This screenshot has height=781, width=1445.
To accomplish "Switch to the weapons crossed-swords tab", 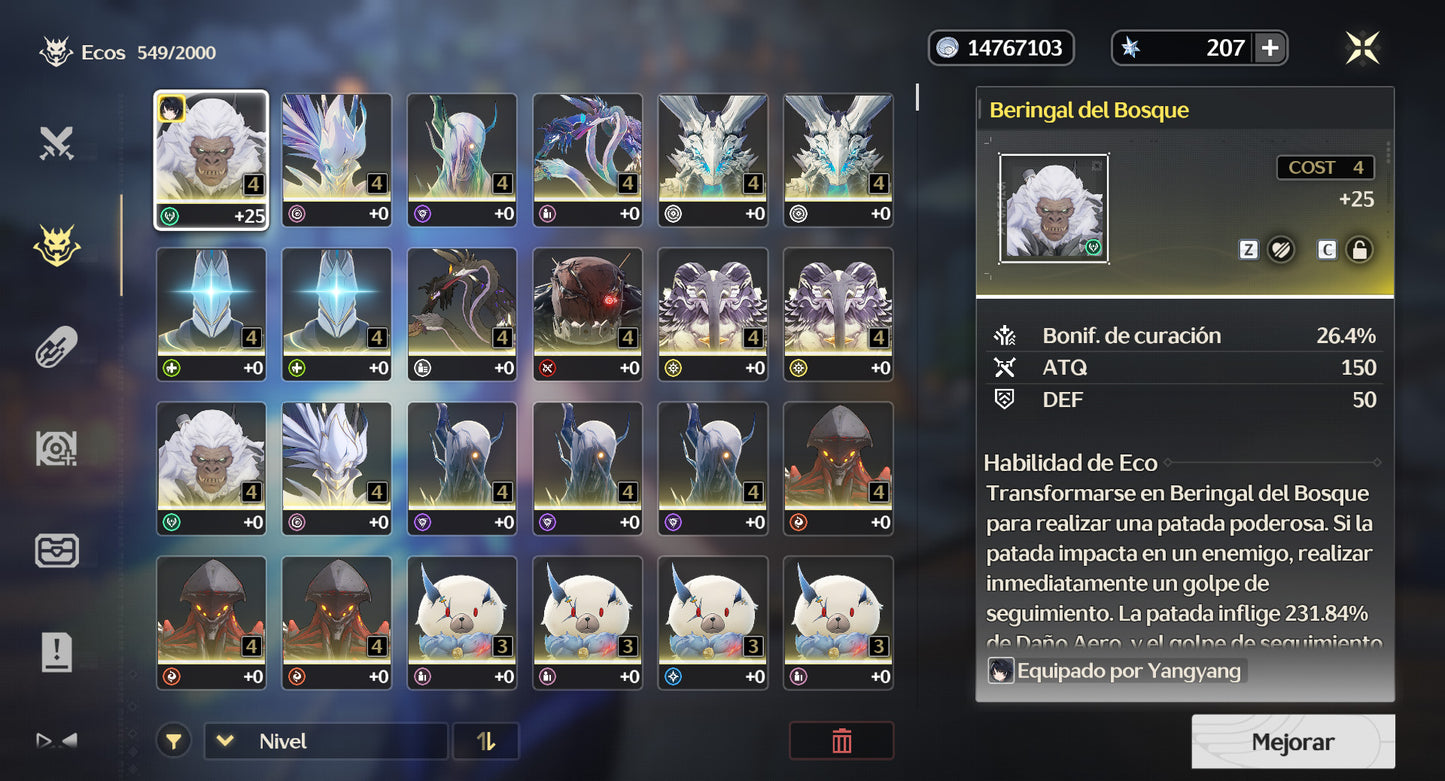I will click(x=57, y=144).
